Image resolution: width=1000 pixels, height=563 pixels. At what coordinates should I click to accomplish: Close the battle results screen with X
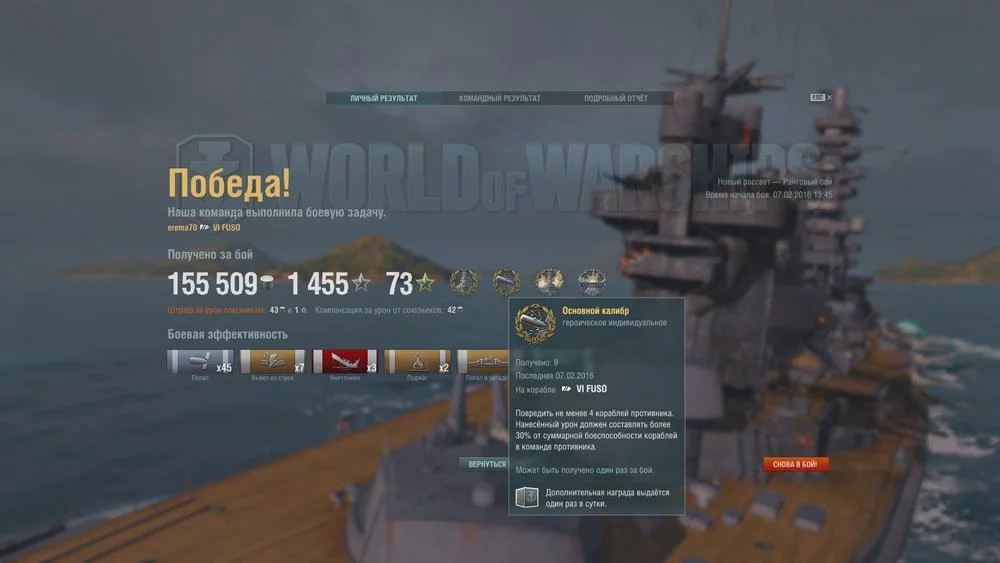pos(829,97)
